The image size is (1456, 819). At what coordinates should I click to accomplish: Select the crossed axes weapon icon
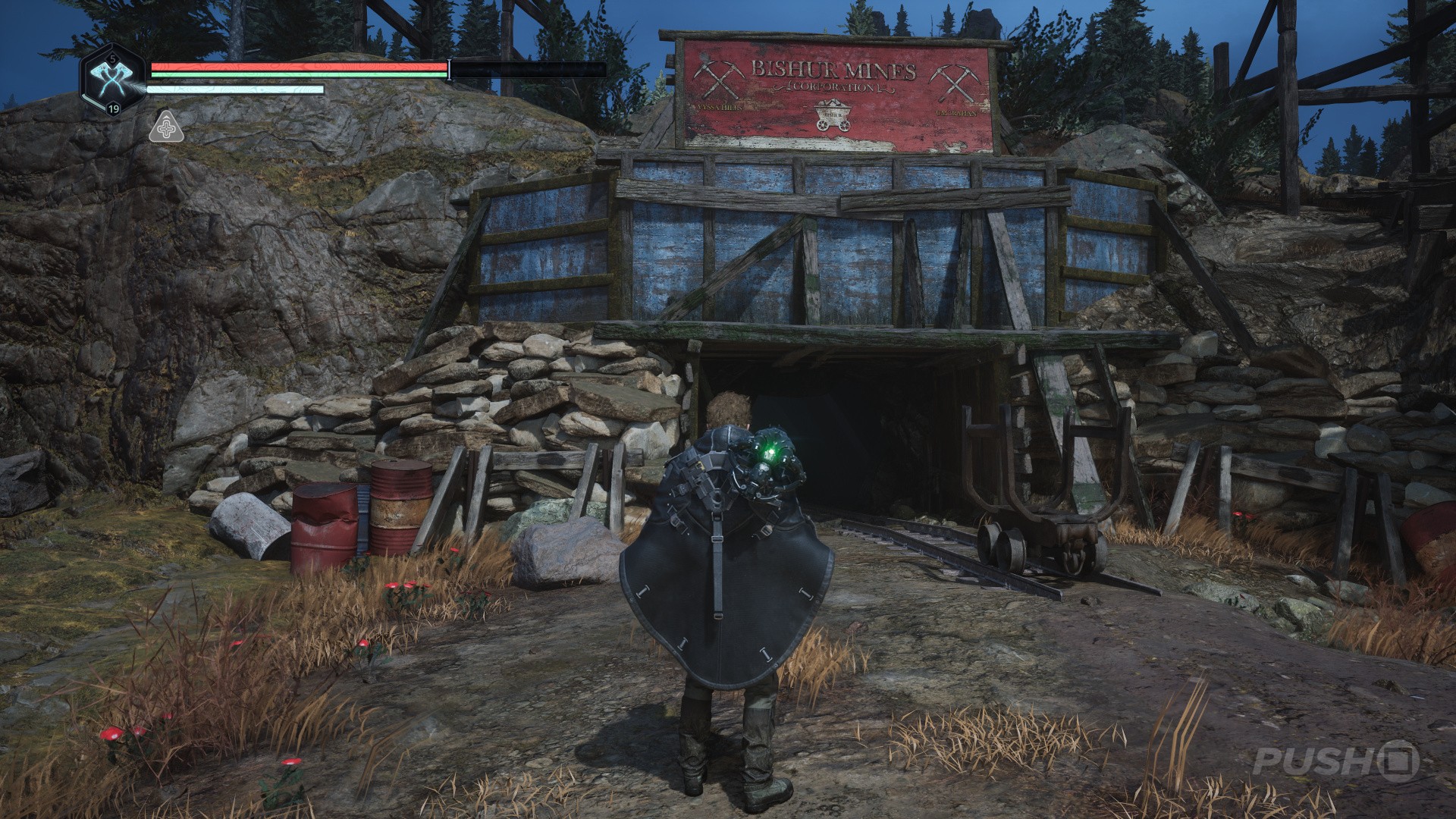click(x=112, y=79)
